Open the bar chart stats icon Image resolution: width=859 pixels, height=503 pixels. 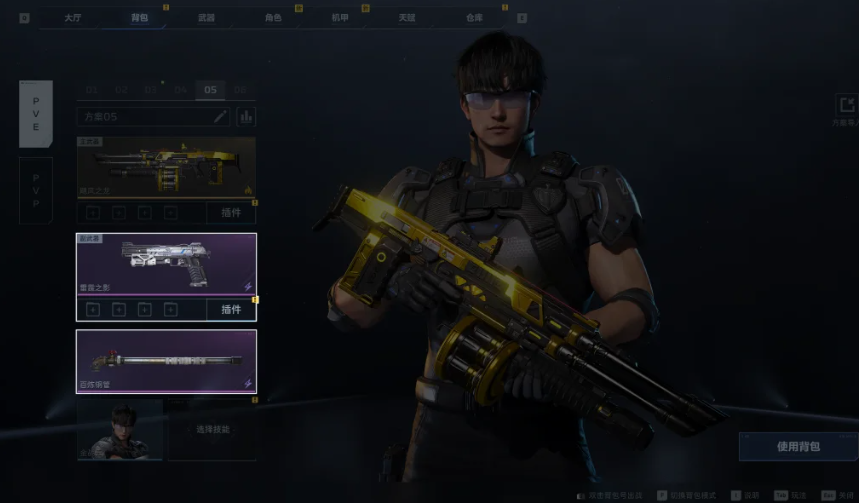(x=245, y=117)
